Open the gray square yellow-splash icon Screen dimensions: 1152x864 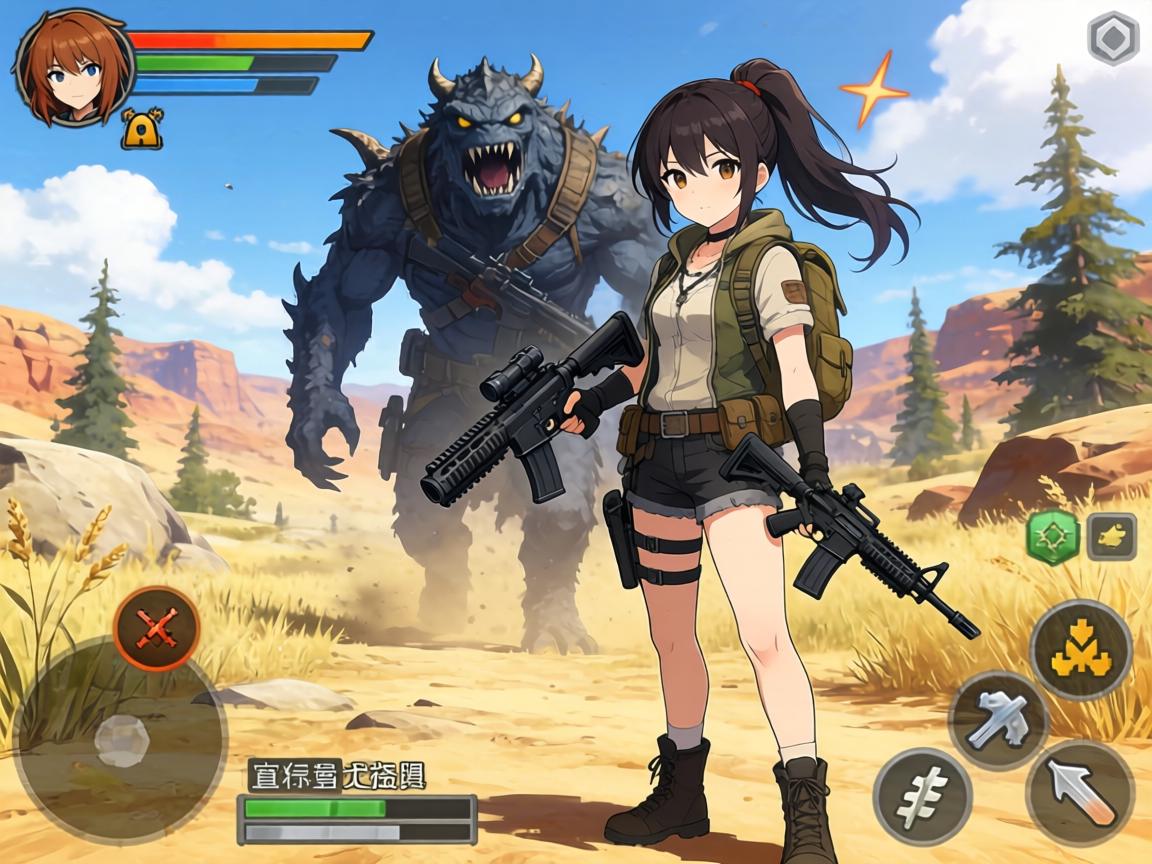click(x=1111, y=537)
